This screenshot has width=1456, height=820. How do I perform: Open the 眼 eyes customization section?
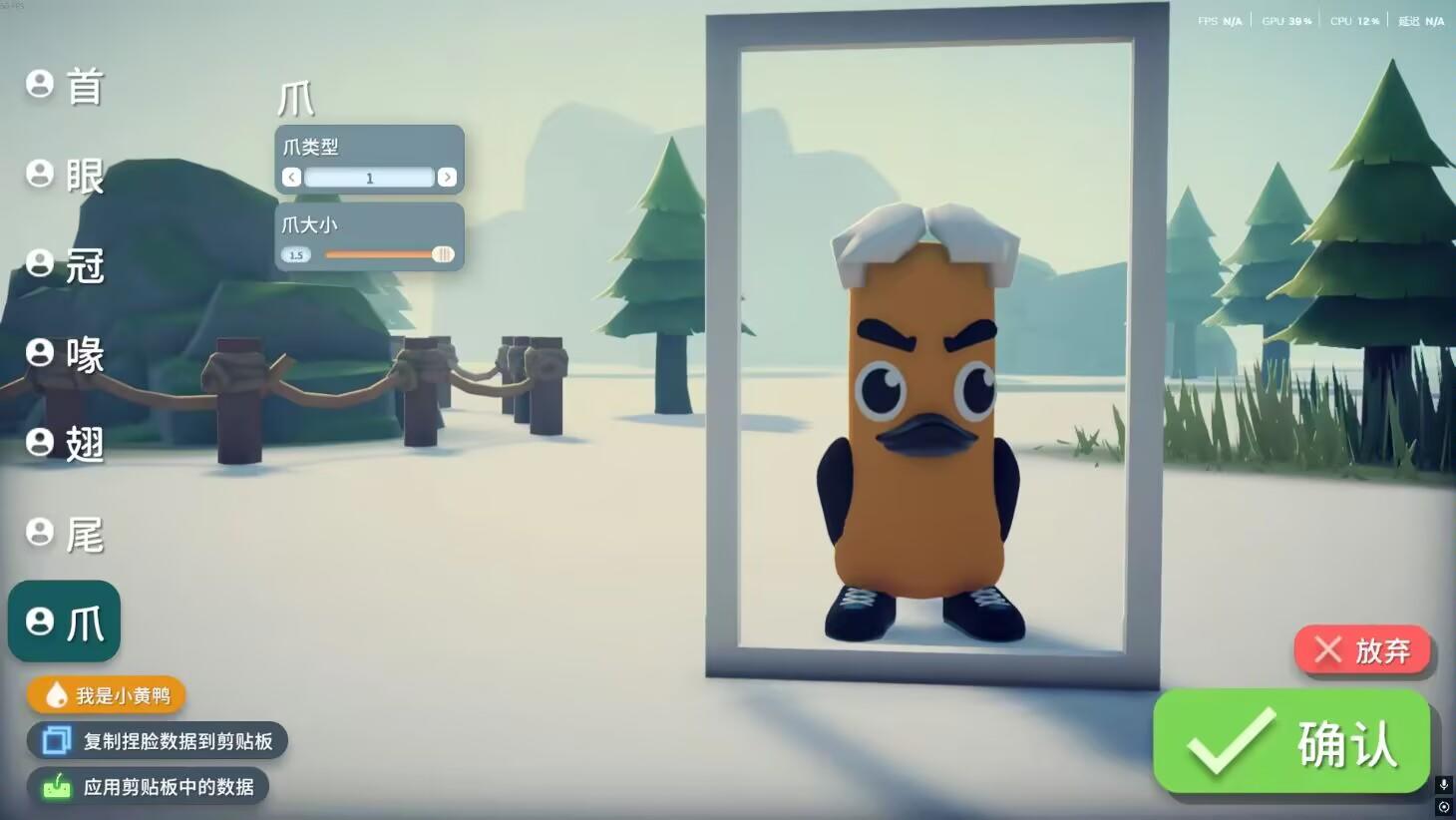tap(64, 176)
